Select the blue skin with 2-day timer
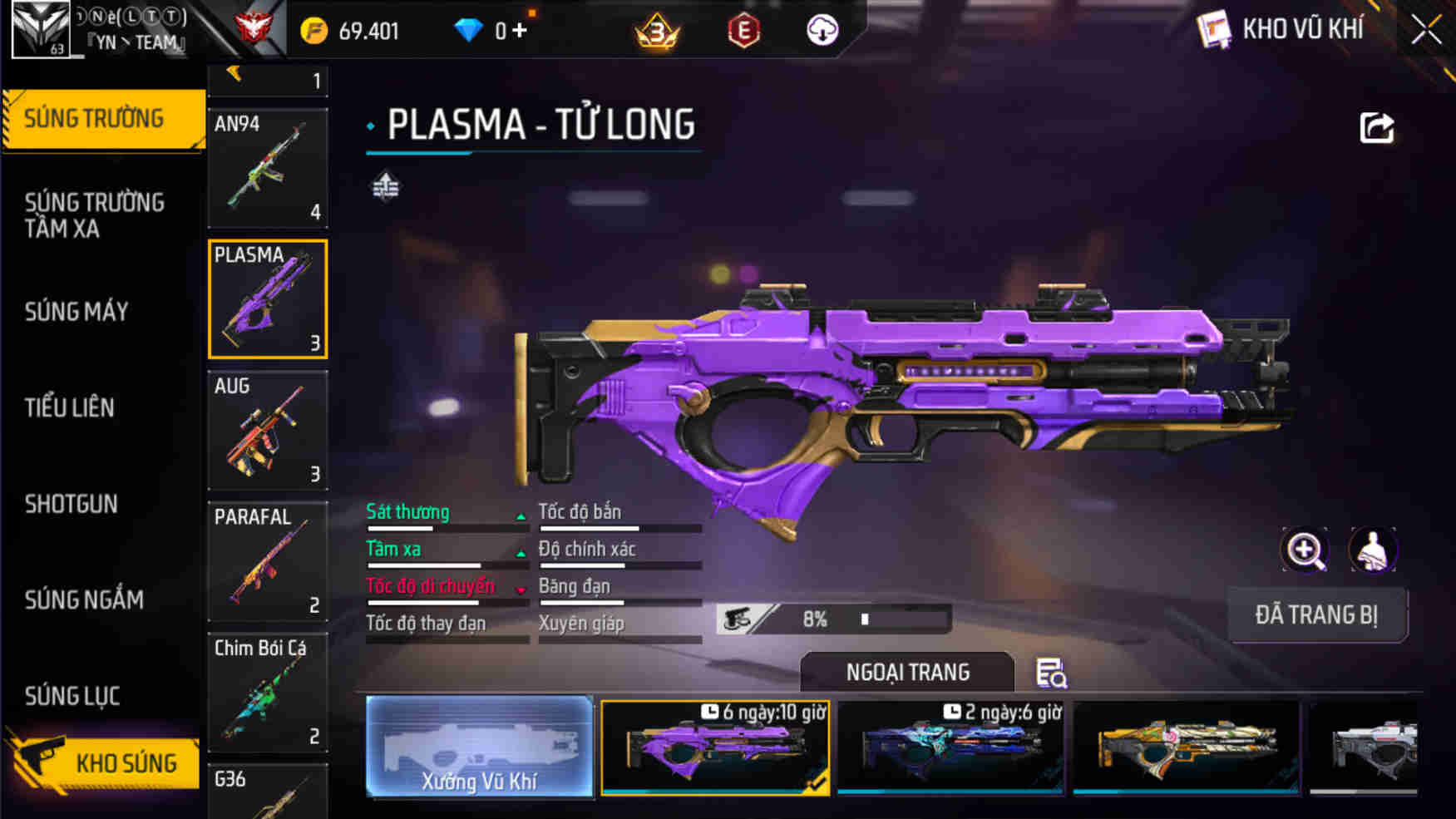The height and width of the screenshot is (819, 1456). [950, 747]
